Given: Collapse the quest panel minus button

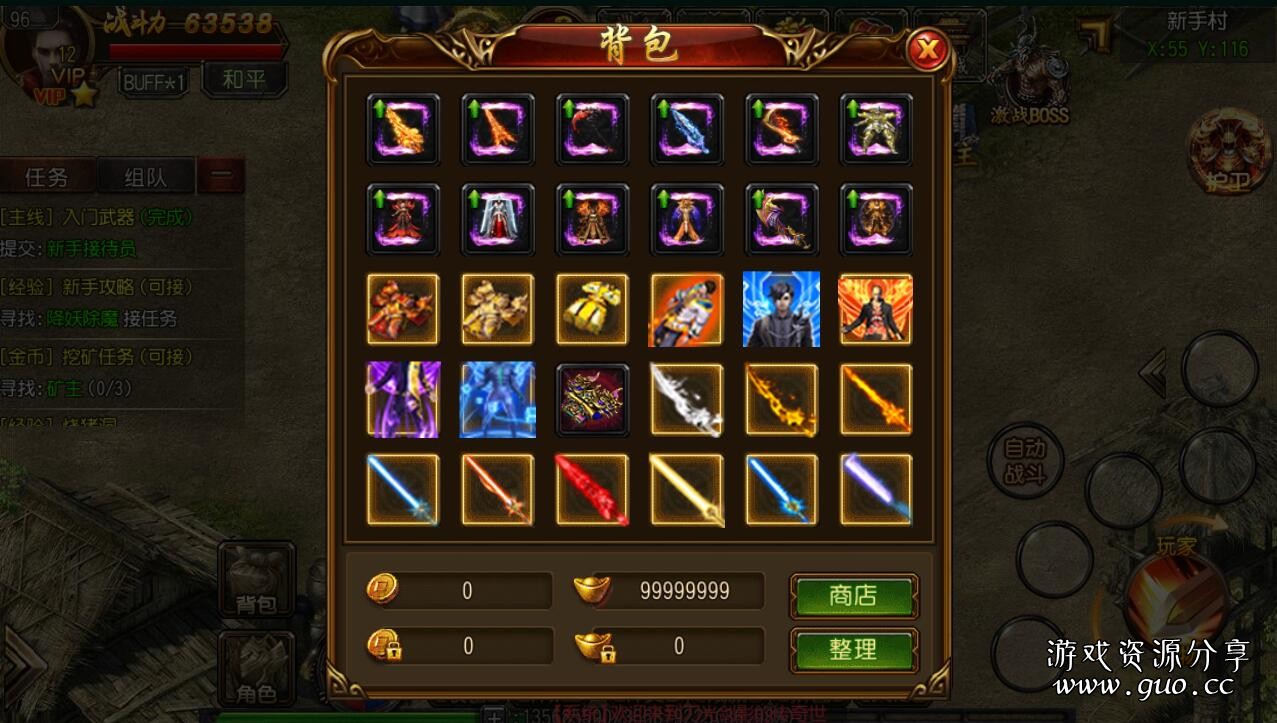Looking at the screenshot, I should [220, 178].
